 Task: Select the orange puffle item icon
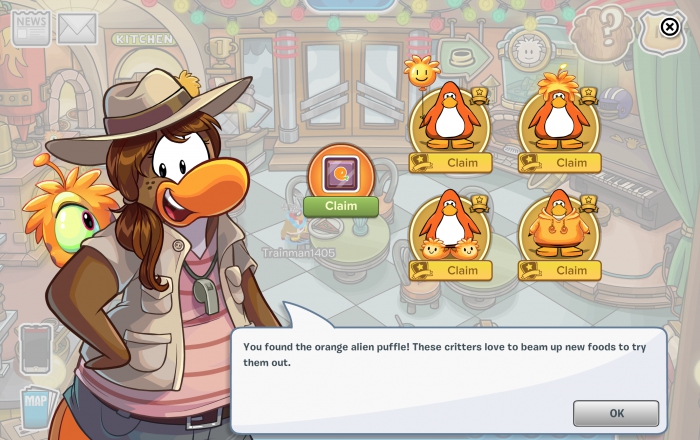(341, 172)
